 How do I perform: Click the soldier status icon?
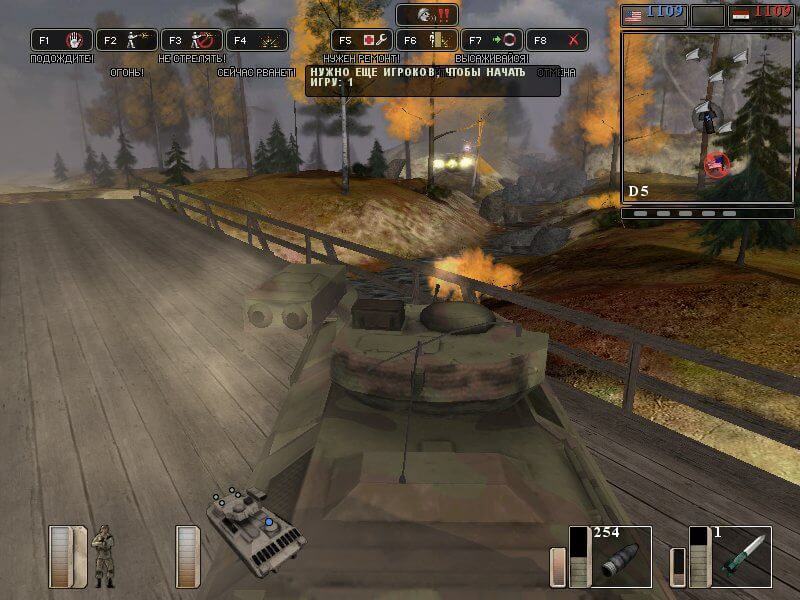[x=103, y=555]
